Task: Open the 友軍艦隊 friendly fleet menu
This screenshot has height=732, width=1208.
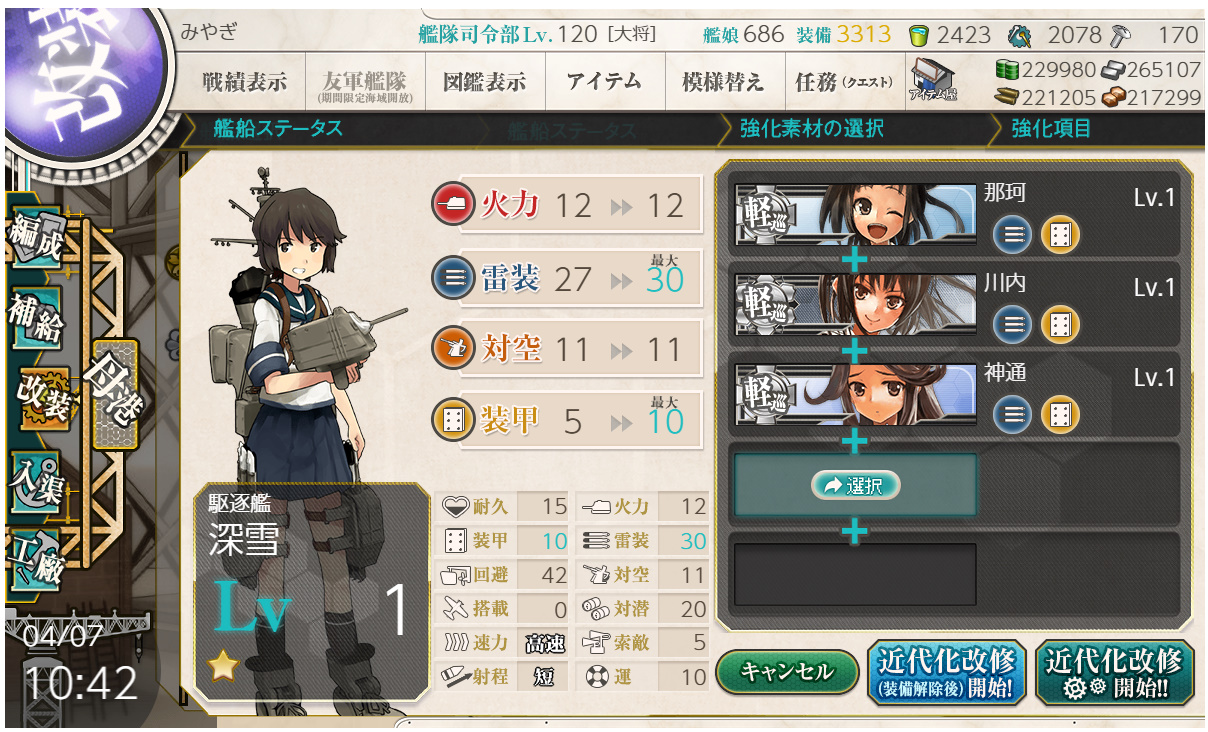Action: click(362, 82)
